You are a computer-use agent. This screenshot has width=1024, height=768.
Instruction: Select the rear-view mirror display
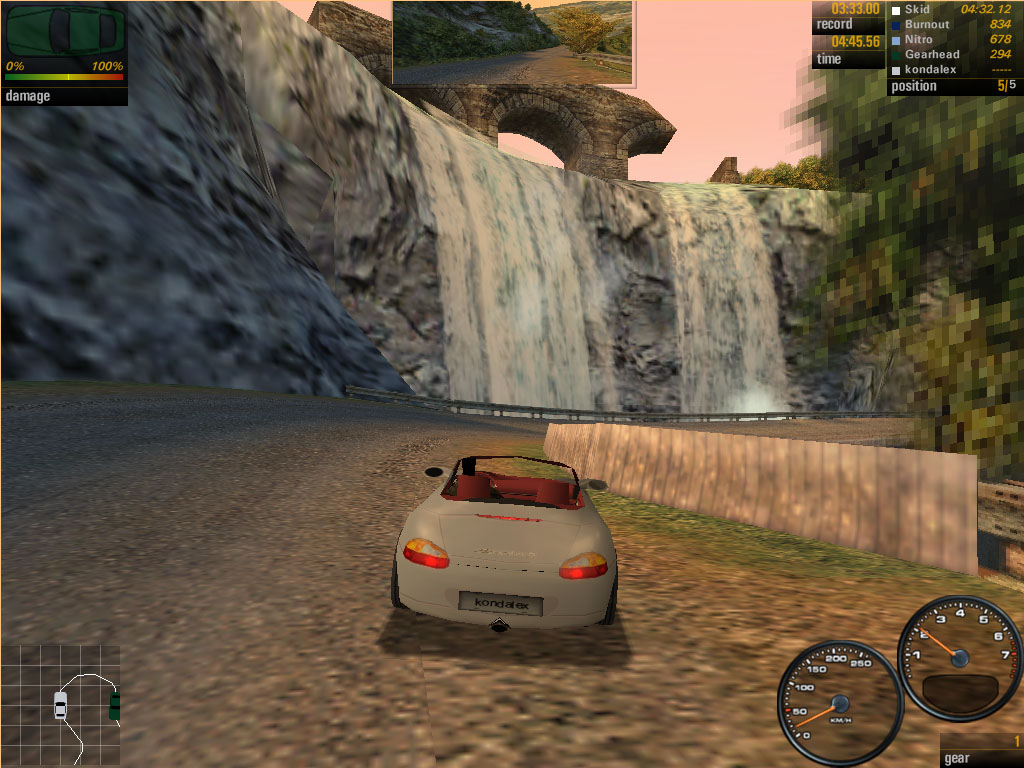tap(512, 41)
